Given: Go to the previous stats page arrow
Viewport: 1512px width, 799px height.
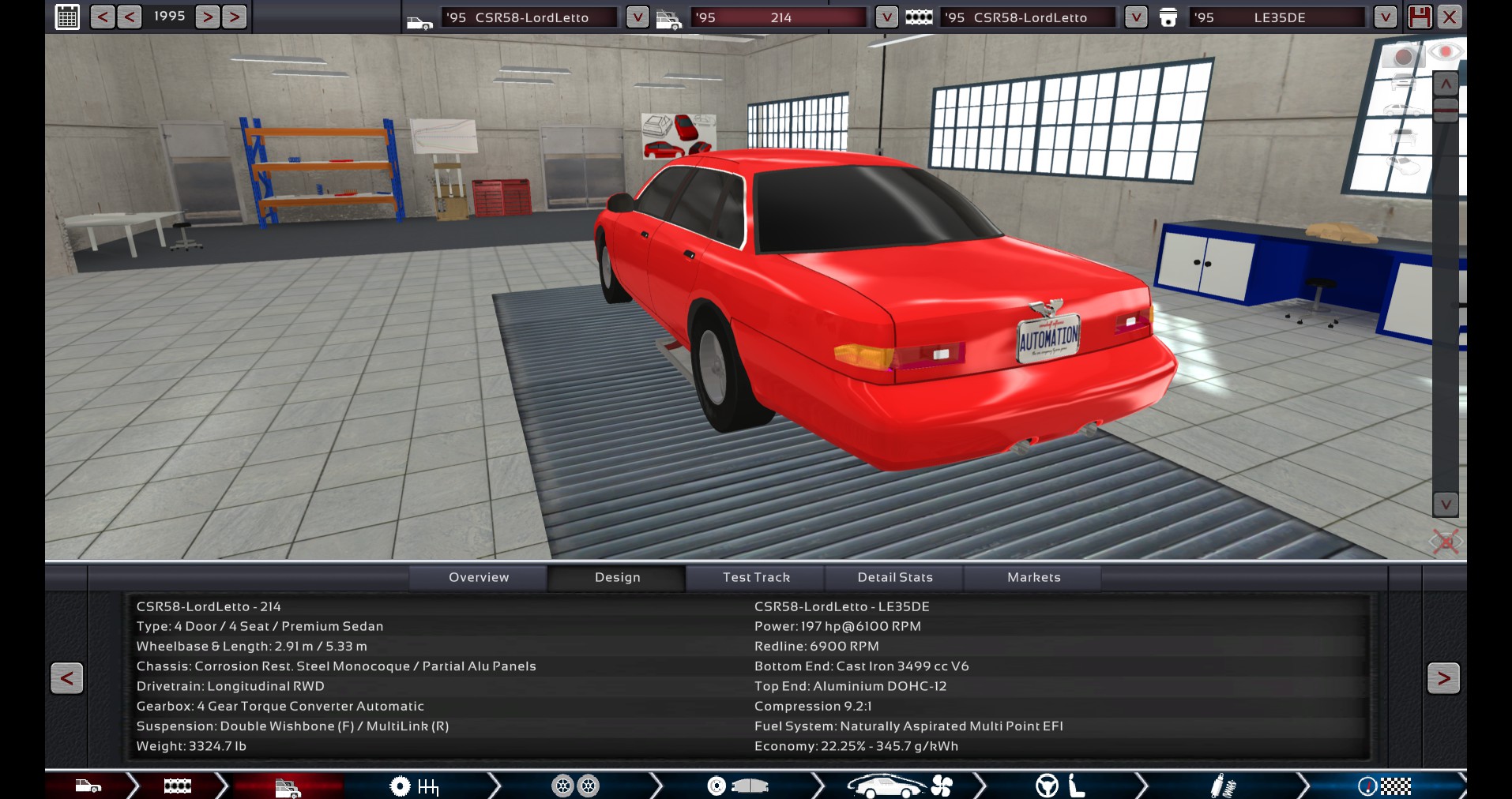Looking at the screenshot, I should pyautogui.click(x=67, y=677).
